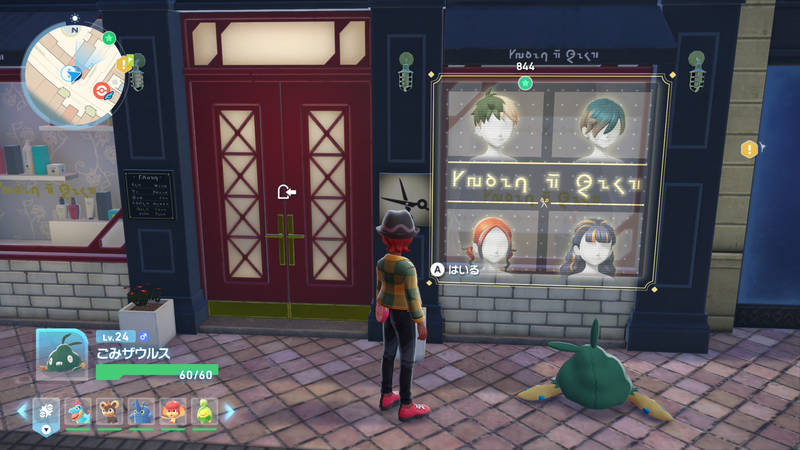Click the green star marker above salon window
This screenshot has height=450, width=800.
(525, 81)
